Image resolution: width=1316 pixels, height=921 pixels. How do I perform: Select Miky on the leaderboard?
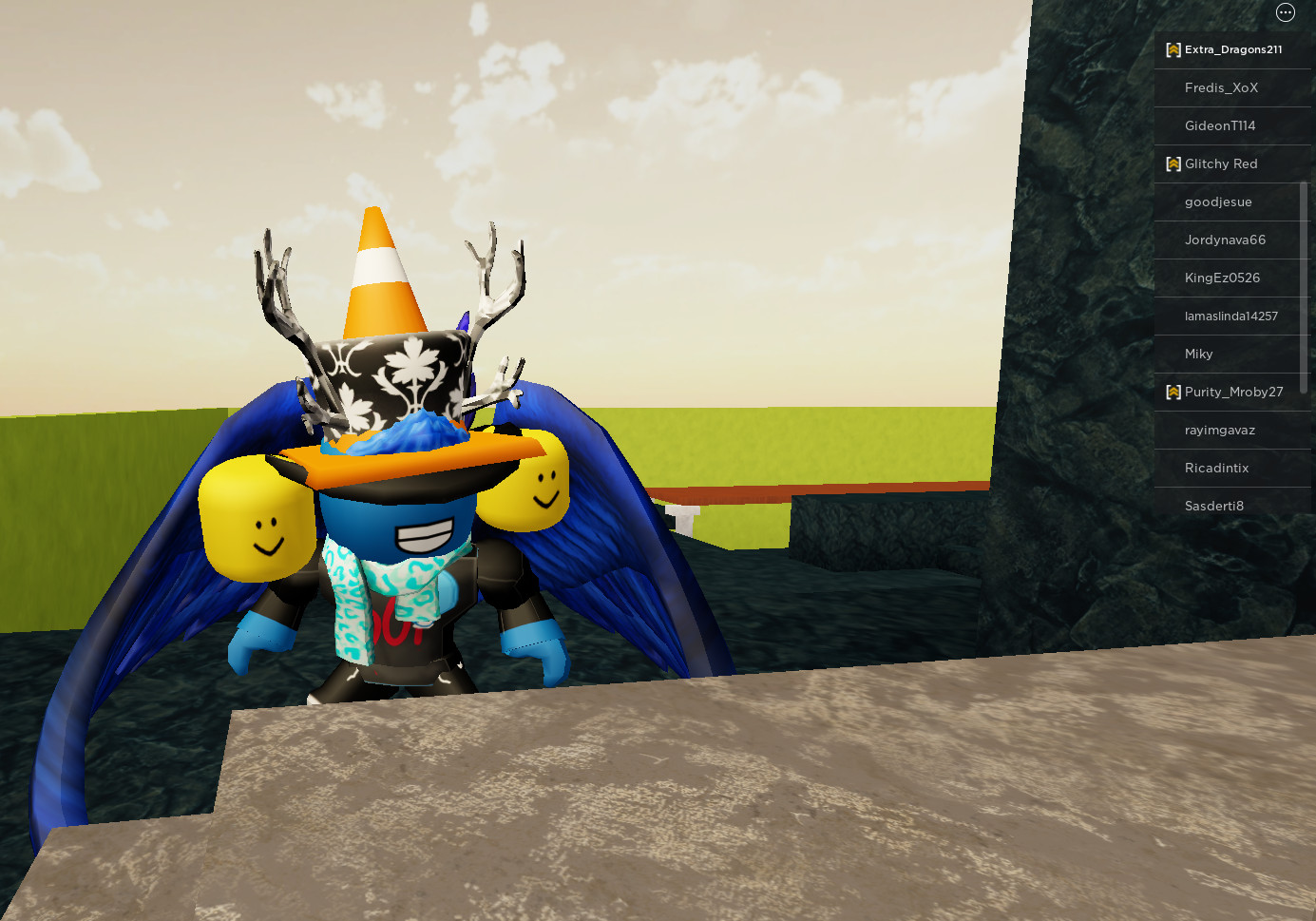pos(1199,354)
